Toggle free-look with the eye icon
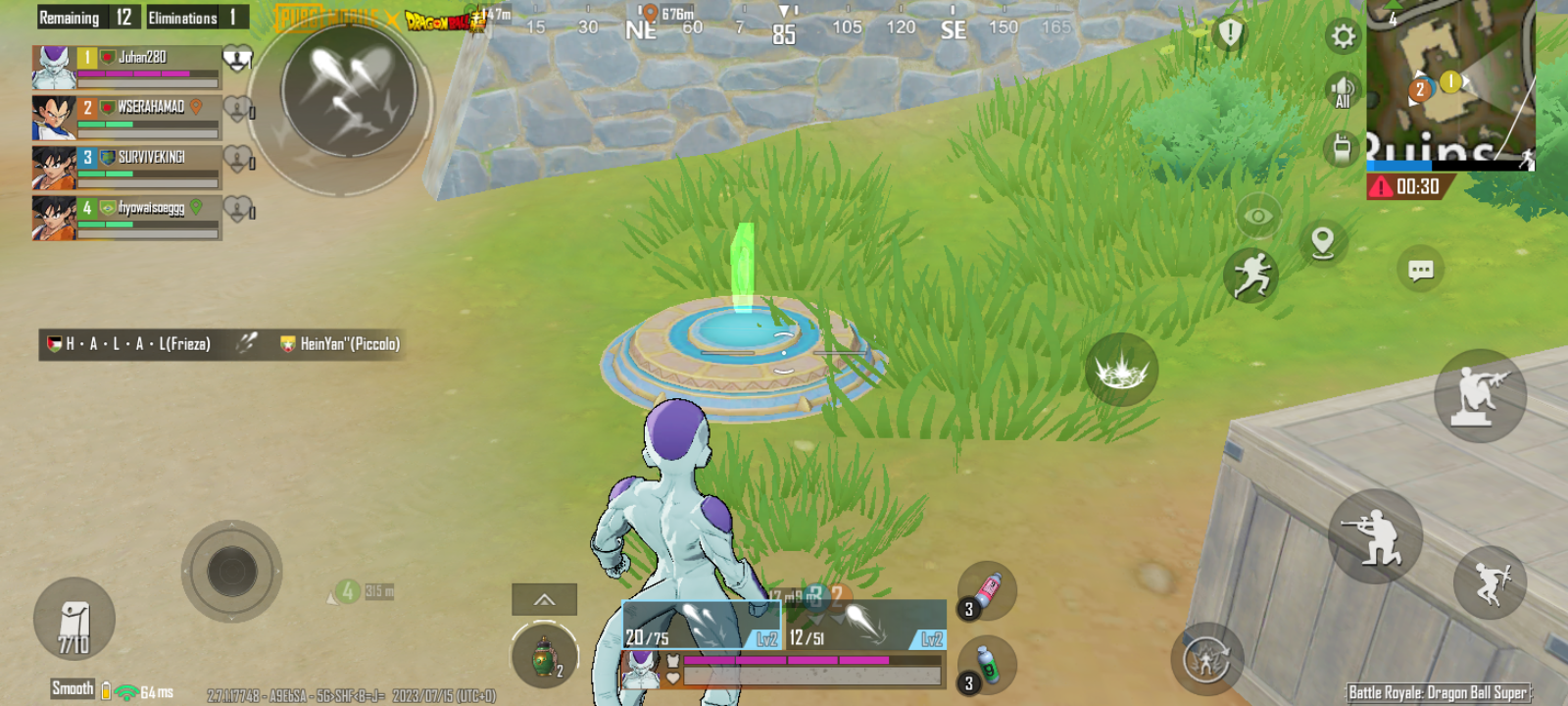Viewport: 1568px width, 706px height. [1257, 214]
